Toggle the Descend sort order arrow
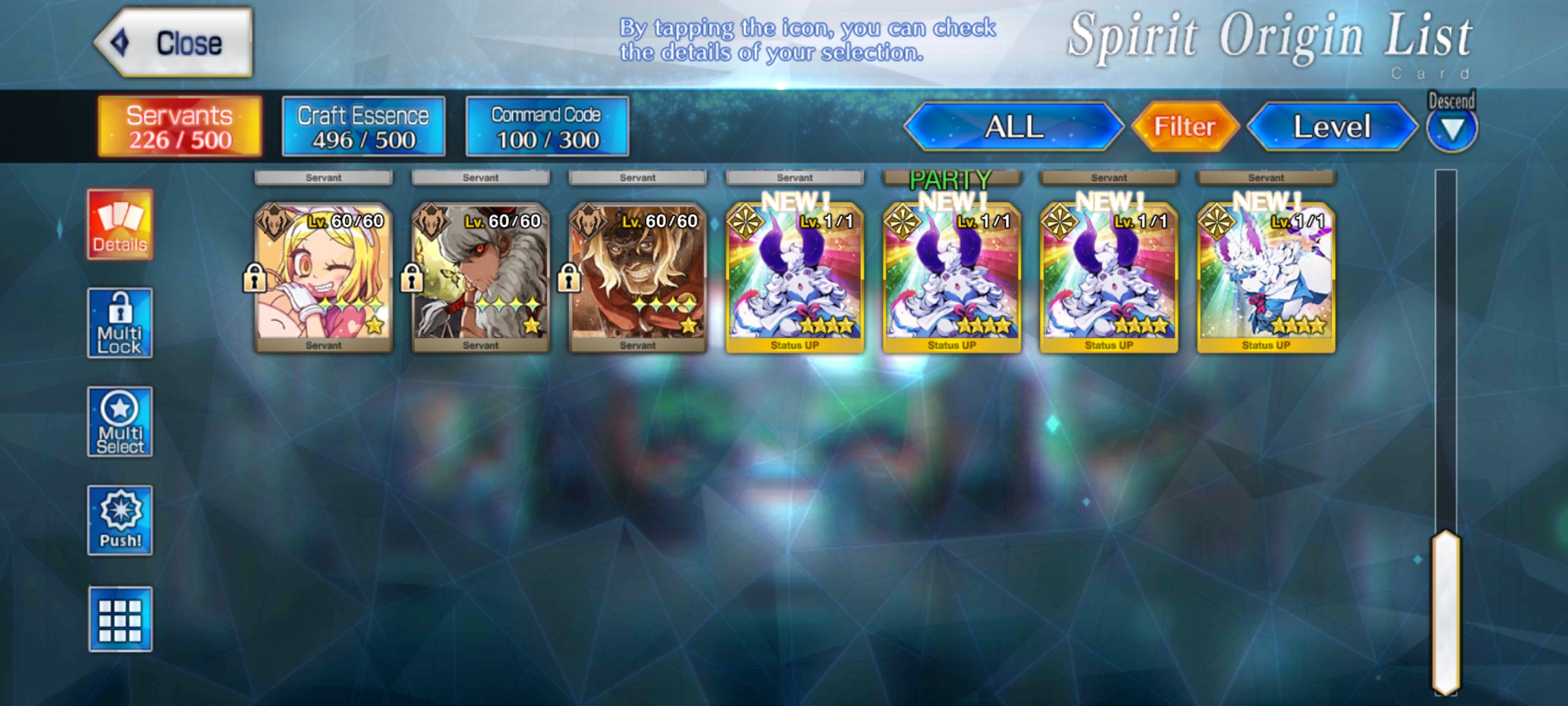 1451,129
